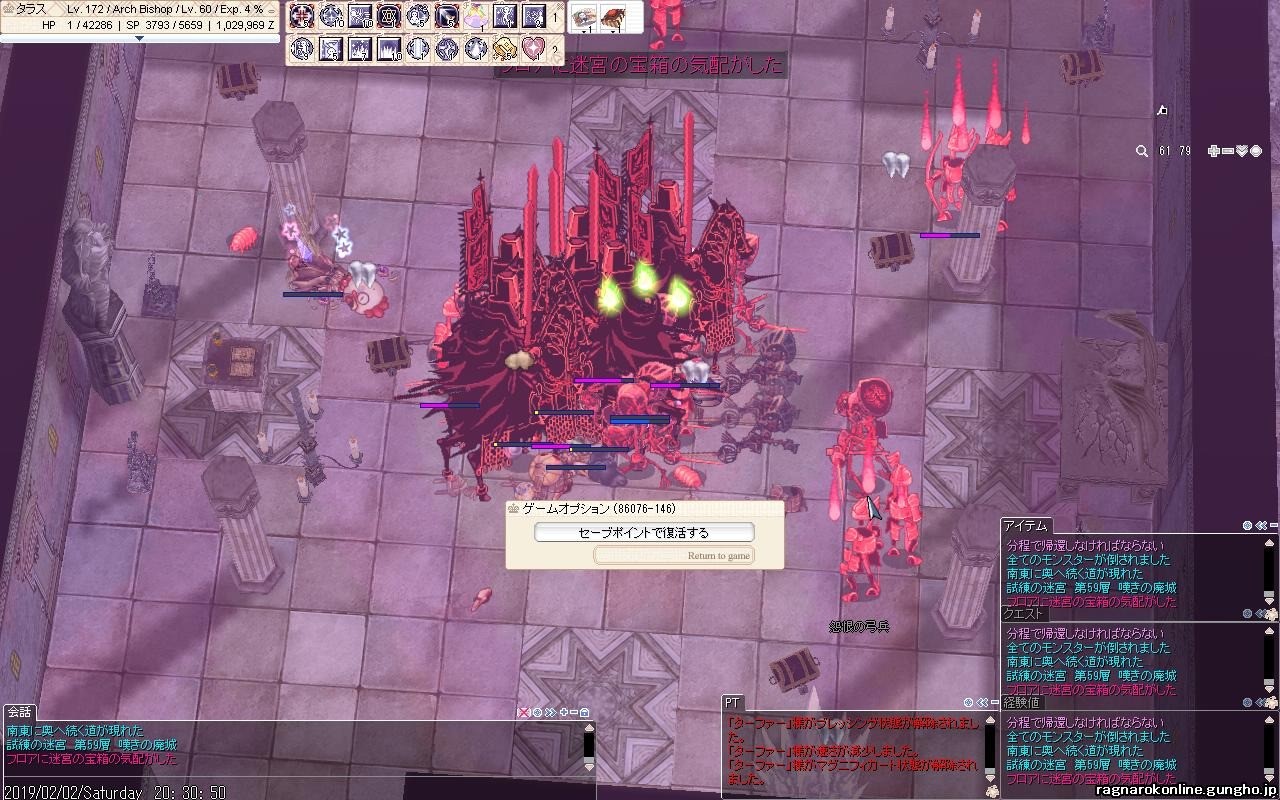Open the PT party chat tab
The width and height of the screenshot is (1280, 800).
click(732, 703)
